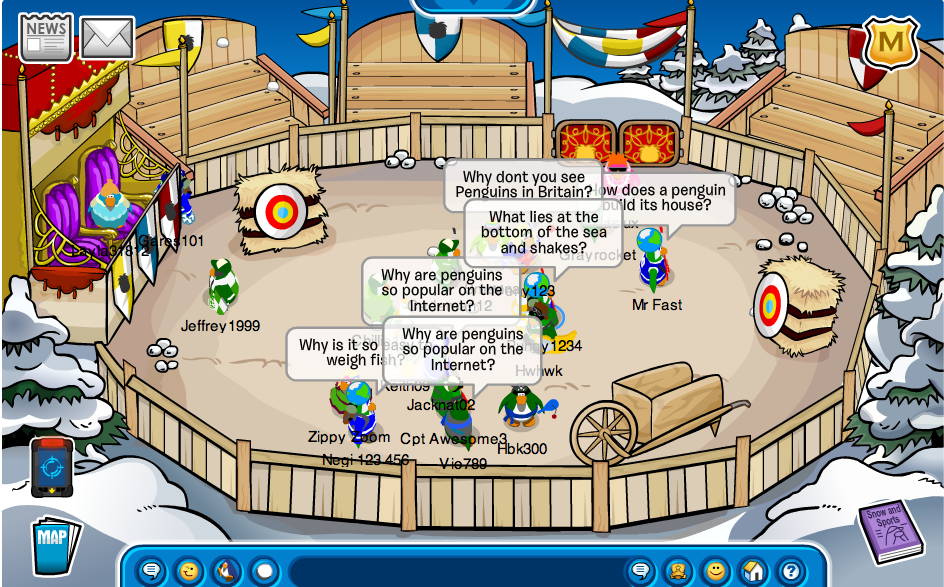
Task: Browse the Snow and Sports catalog
Action: [890, 531]
